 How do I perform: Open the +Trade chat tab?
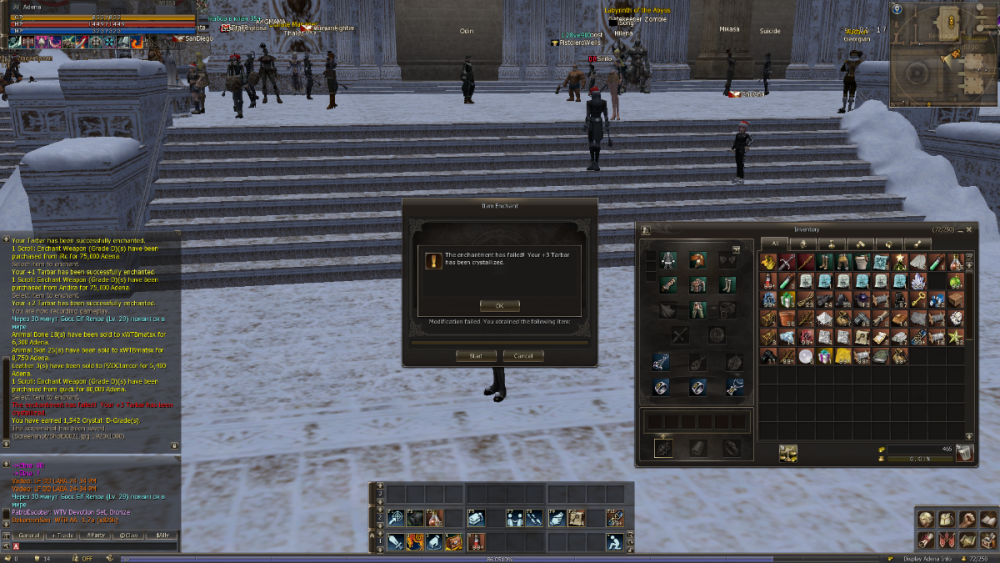click(62, 536)
